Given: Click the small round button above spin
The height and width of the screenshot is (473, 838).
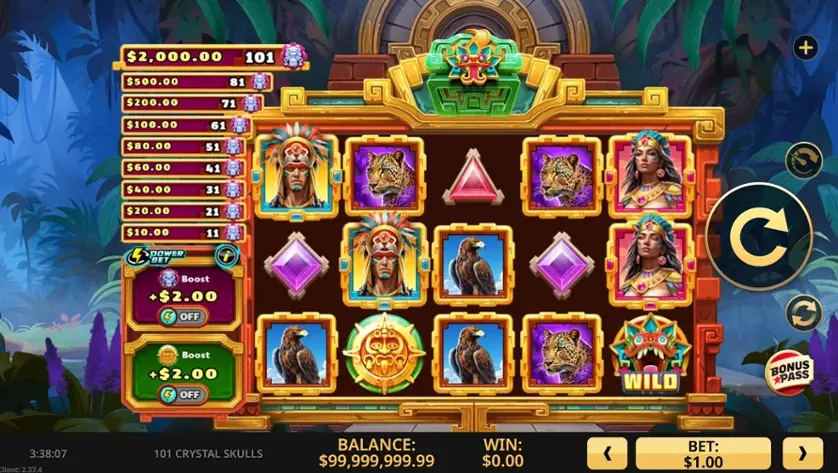Looking at the screenshot, I should tap(803, 160).
